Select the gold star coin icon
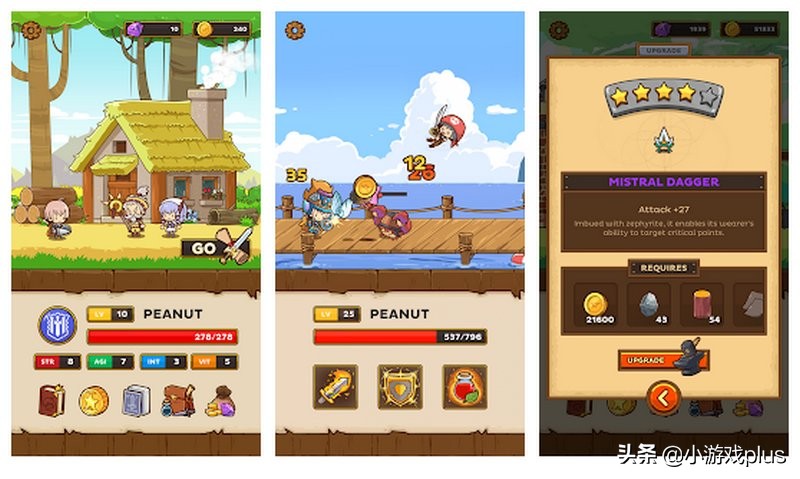This screenshot has width=800, height=479. pyautogui.click(x=94, y=401)
